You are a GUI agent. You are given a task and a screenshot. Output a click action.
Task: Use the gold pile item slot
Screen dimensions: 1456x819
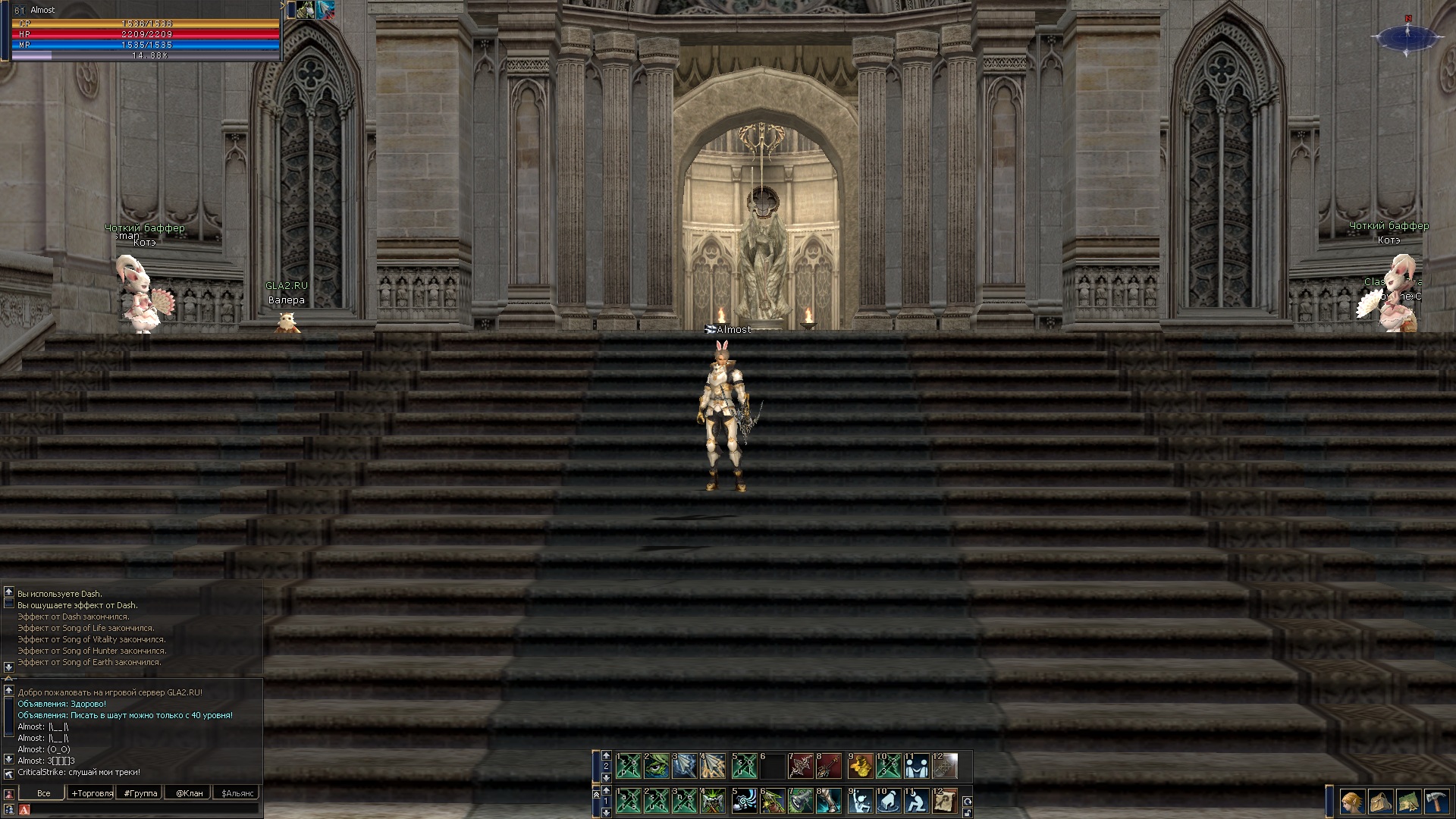[860, 766]
